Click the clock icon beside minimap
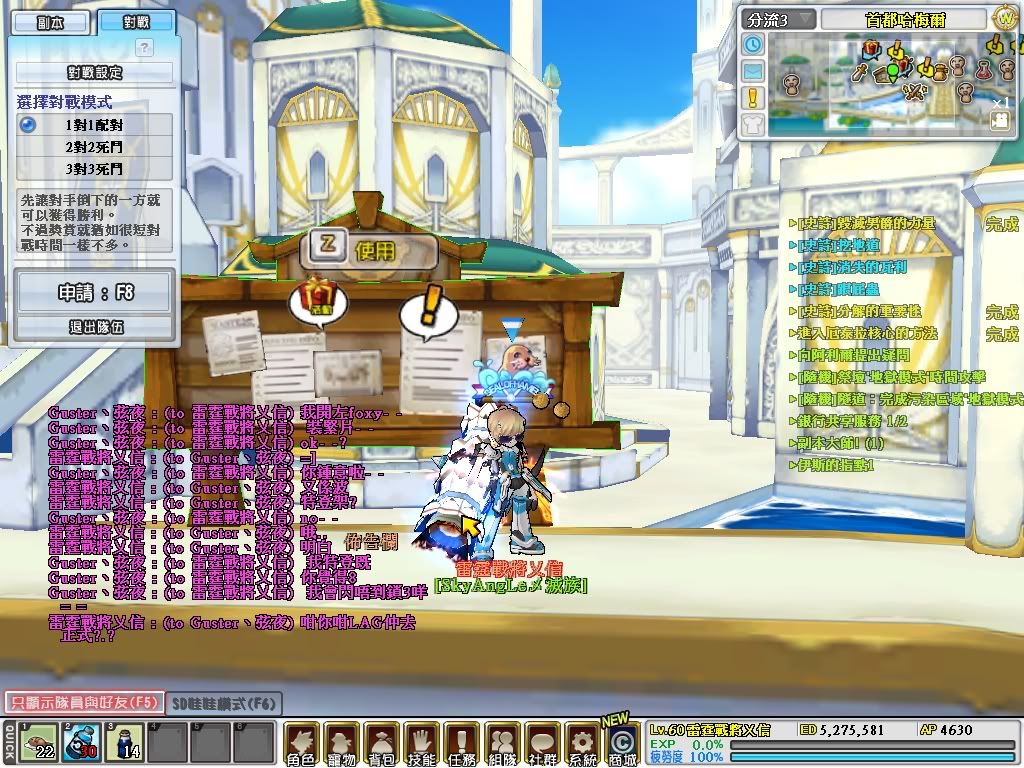This screenshot has height=768, width=1024. coord(753,45)
